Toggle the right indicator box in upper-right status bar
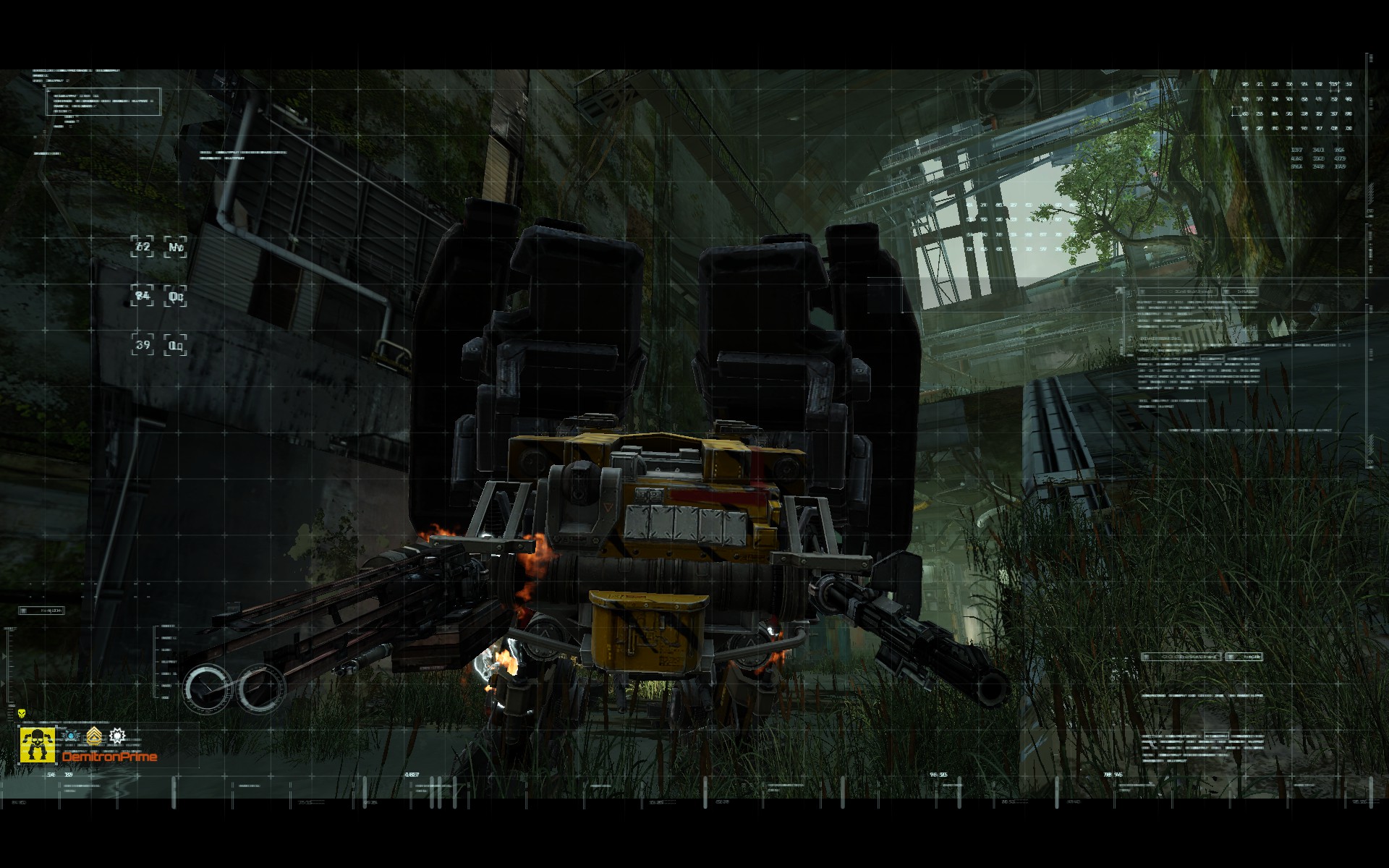1389x868 pixels. tap(1239, 291)
